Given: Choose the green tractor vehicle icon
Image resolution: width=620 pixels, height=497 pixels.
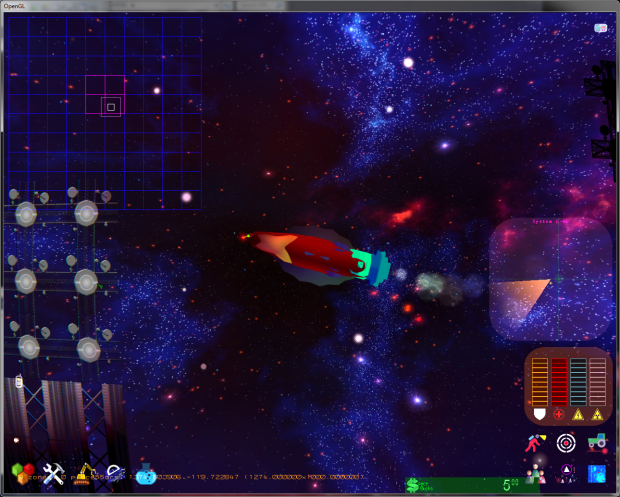Looking at the screenshot, I should pyautogui.click(x=598, y=441).
